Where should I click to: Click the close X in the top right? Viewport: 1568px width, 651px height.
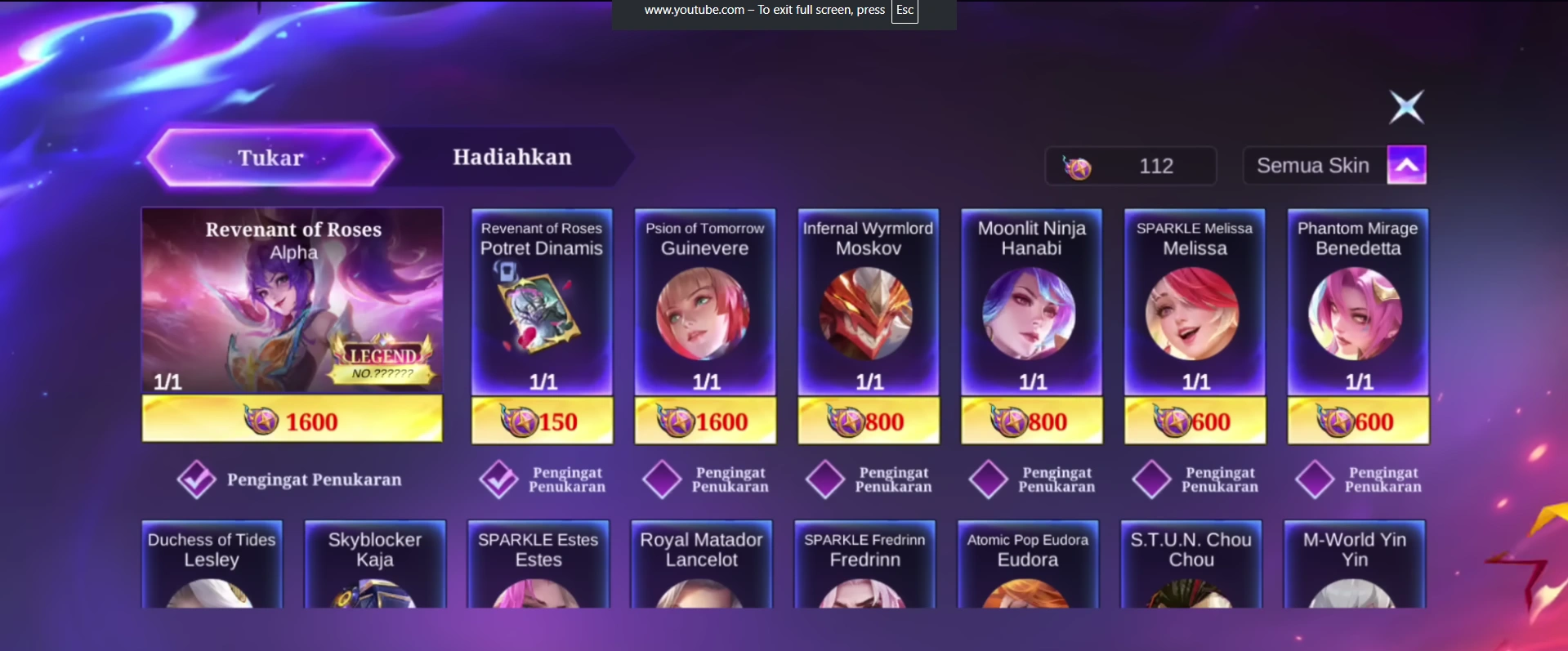pos(1406,106)
